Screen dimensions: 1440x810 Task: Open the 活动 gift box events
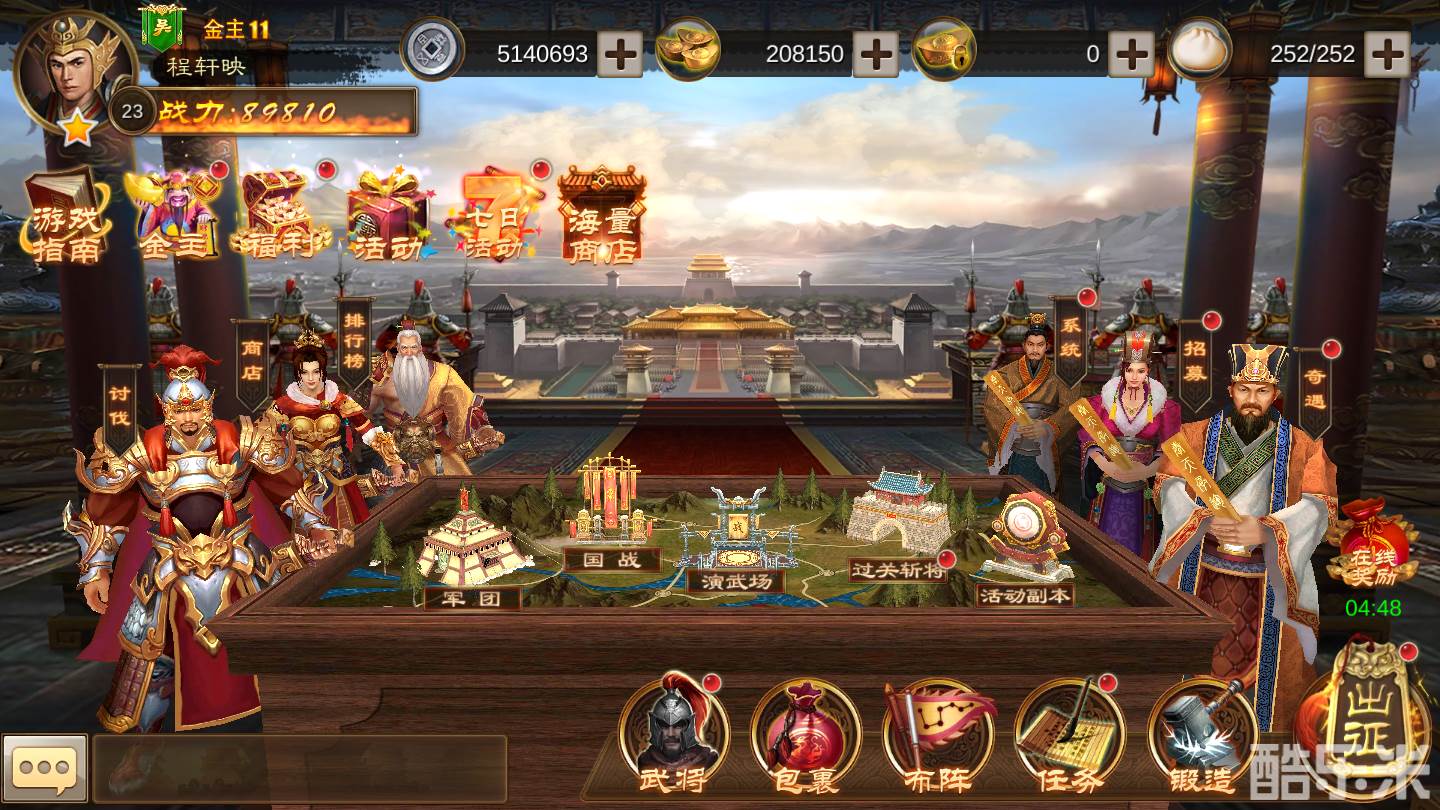387,217
